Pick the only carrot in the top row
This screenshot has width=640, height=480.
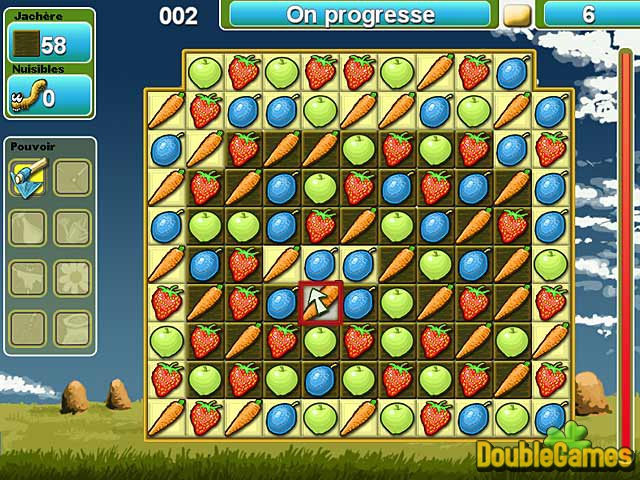[435, 72]
